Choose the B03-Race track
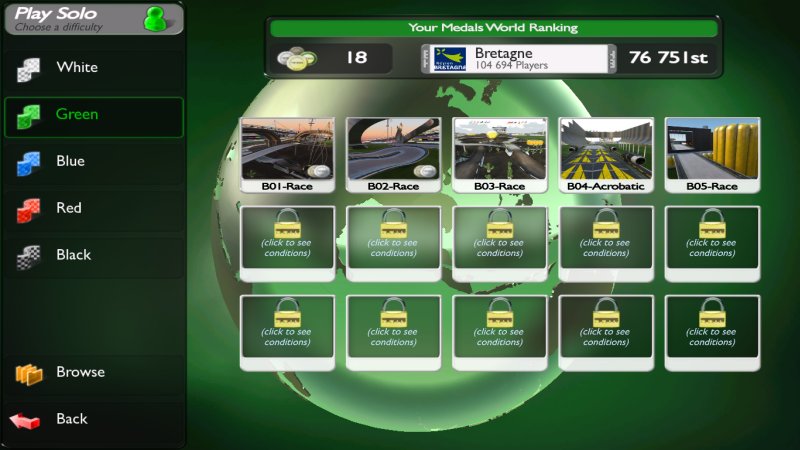 tap(500, 154)
